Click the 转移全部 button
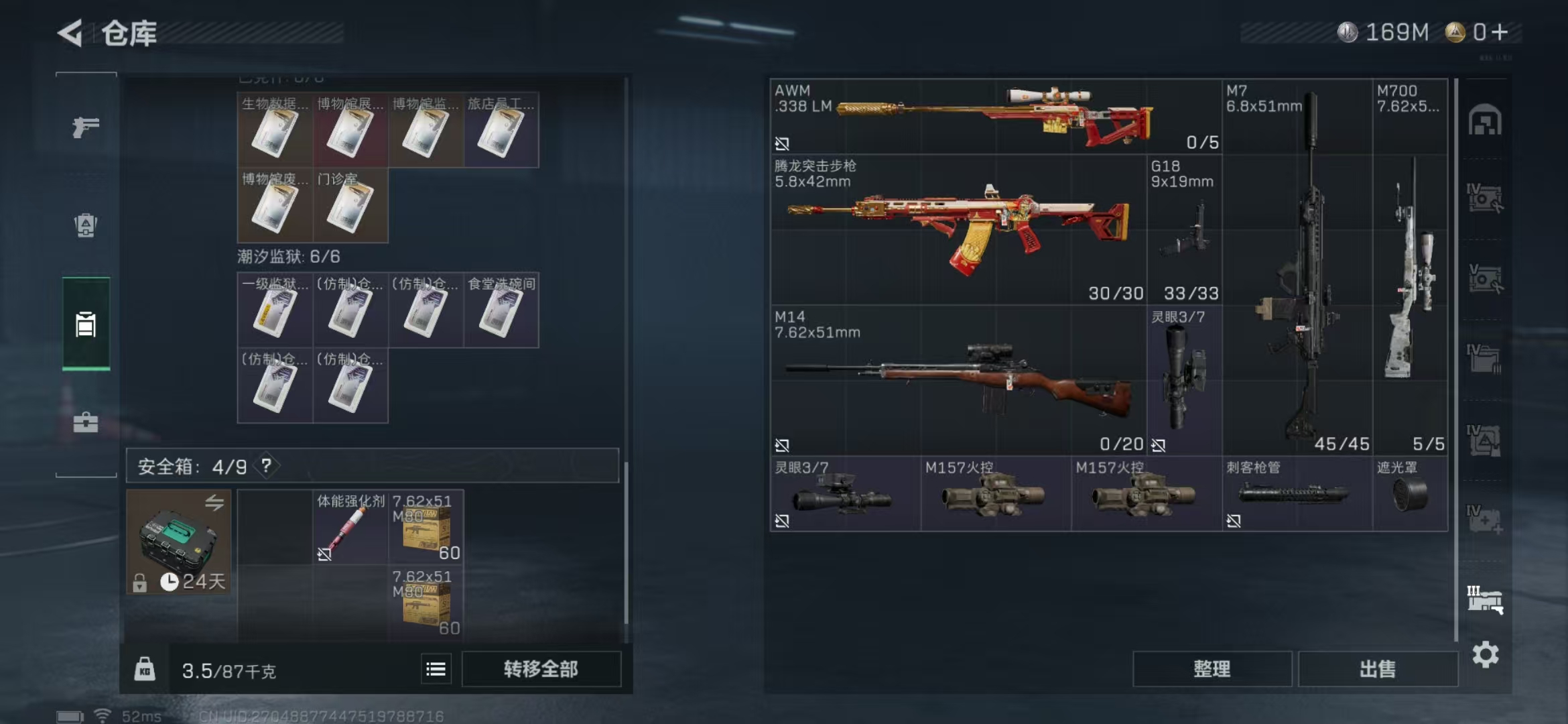Image resolution: width=1568 pixels, height=724 pixels. (541, 669)
